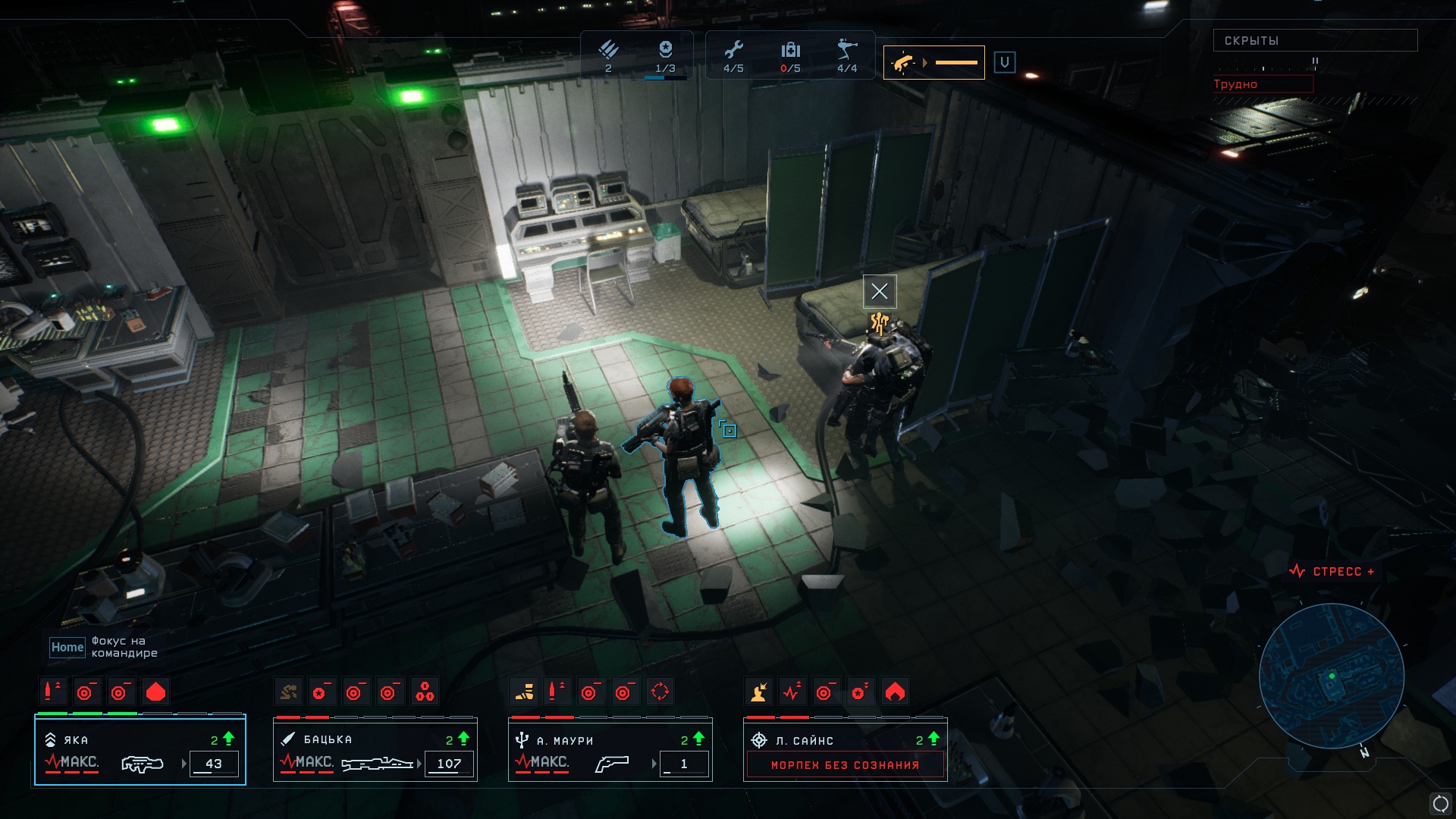Select marine Бацька's squad card

click(x=375, y=751)
